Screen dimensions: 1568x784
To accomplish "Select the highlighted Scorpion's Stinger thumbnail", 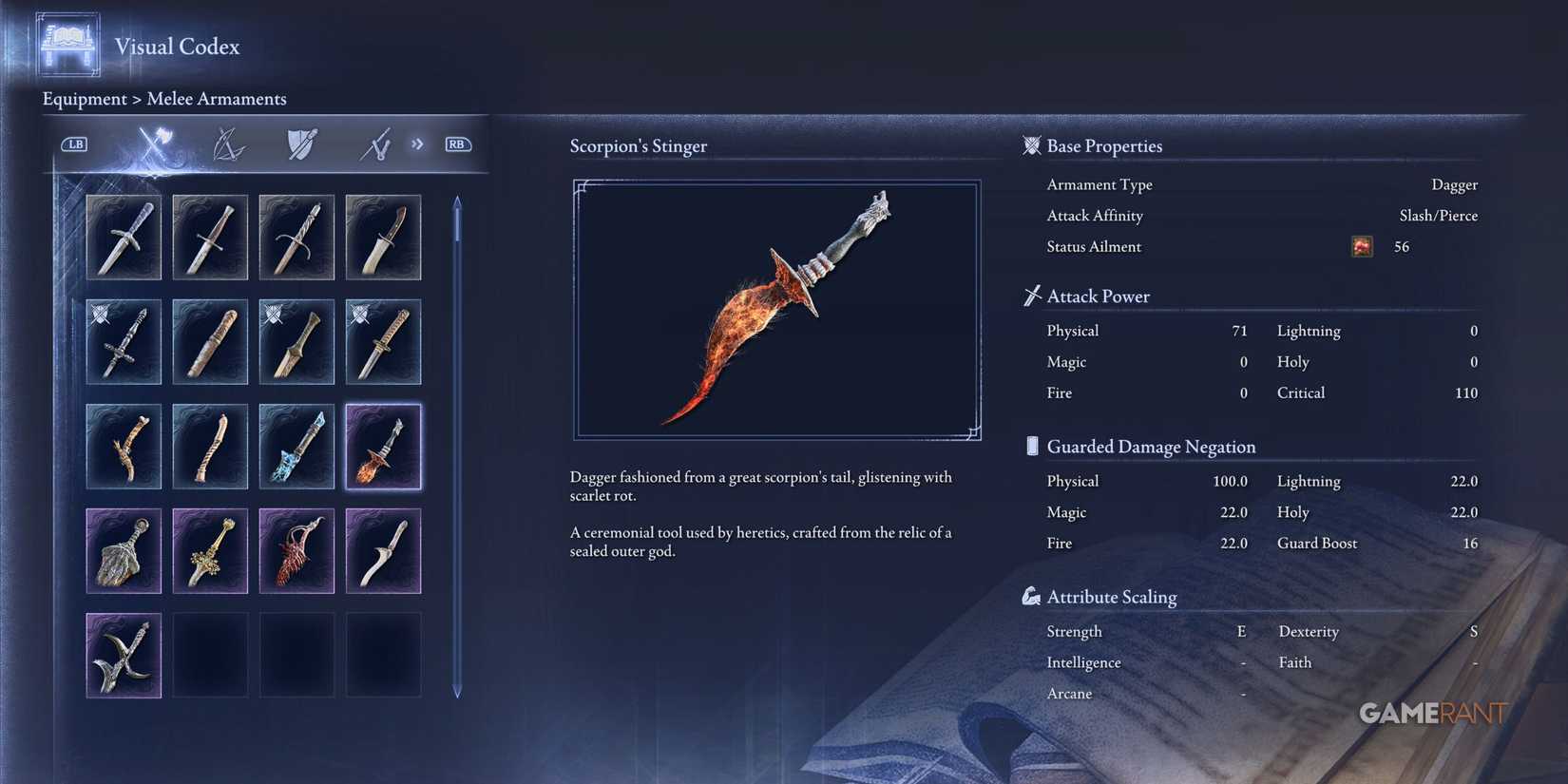I will 383,446.
